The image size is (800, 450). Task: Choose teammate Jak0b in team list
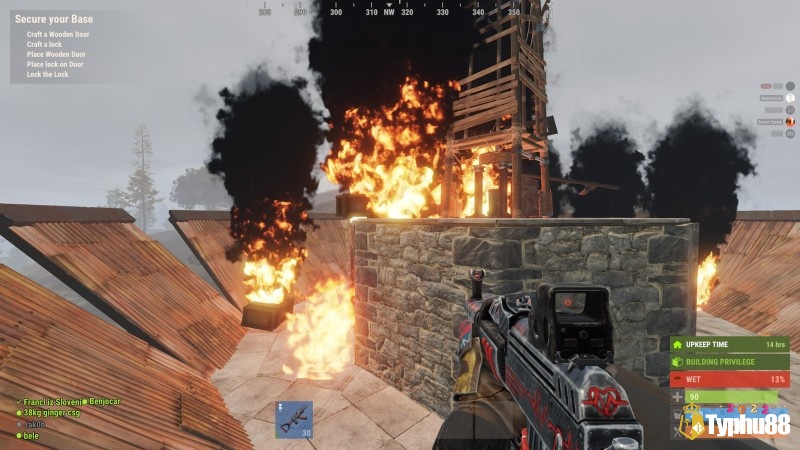coord(35,423)
